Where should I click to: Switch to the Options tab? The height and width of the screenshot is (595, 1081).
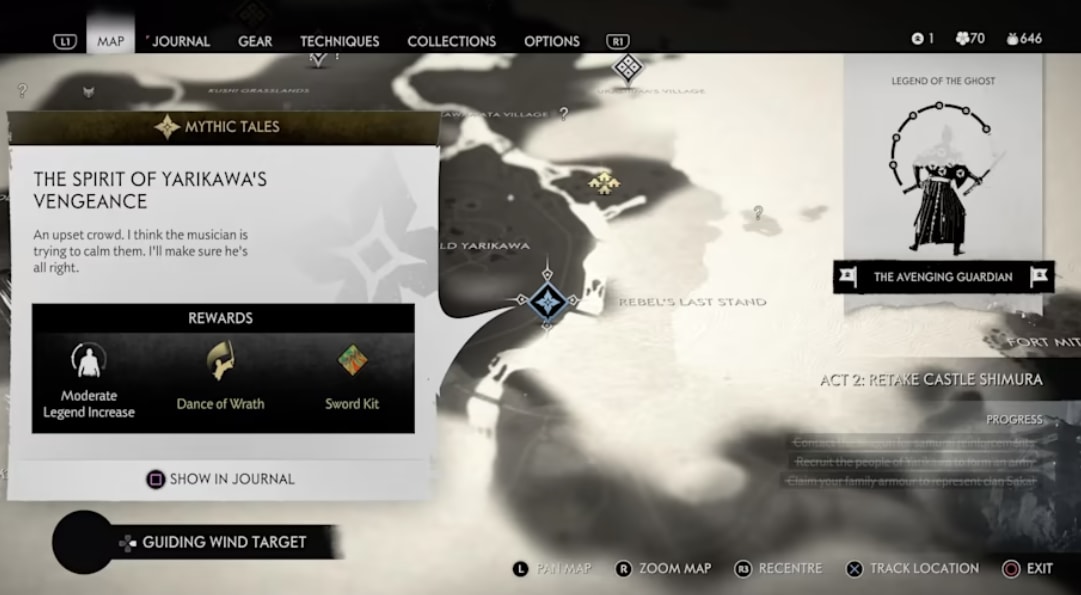(x=551, y=41)
